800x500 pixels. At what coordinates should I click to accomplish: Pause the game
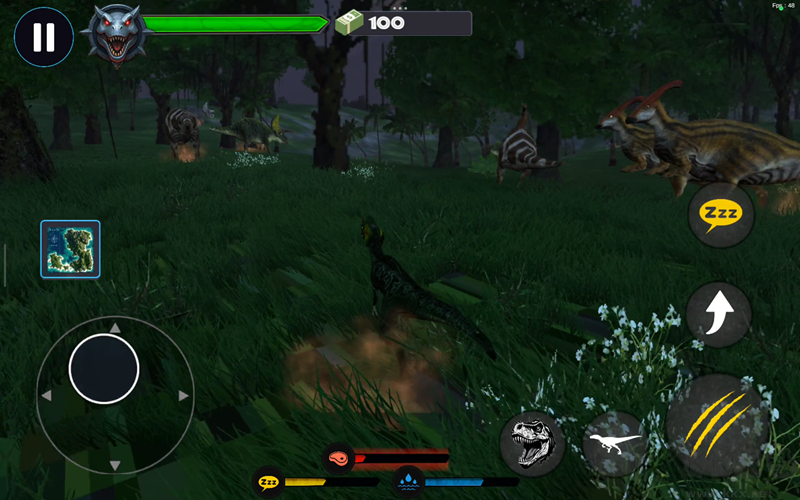click(x=43, y=37)
